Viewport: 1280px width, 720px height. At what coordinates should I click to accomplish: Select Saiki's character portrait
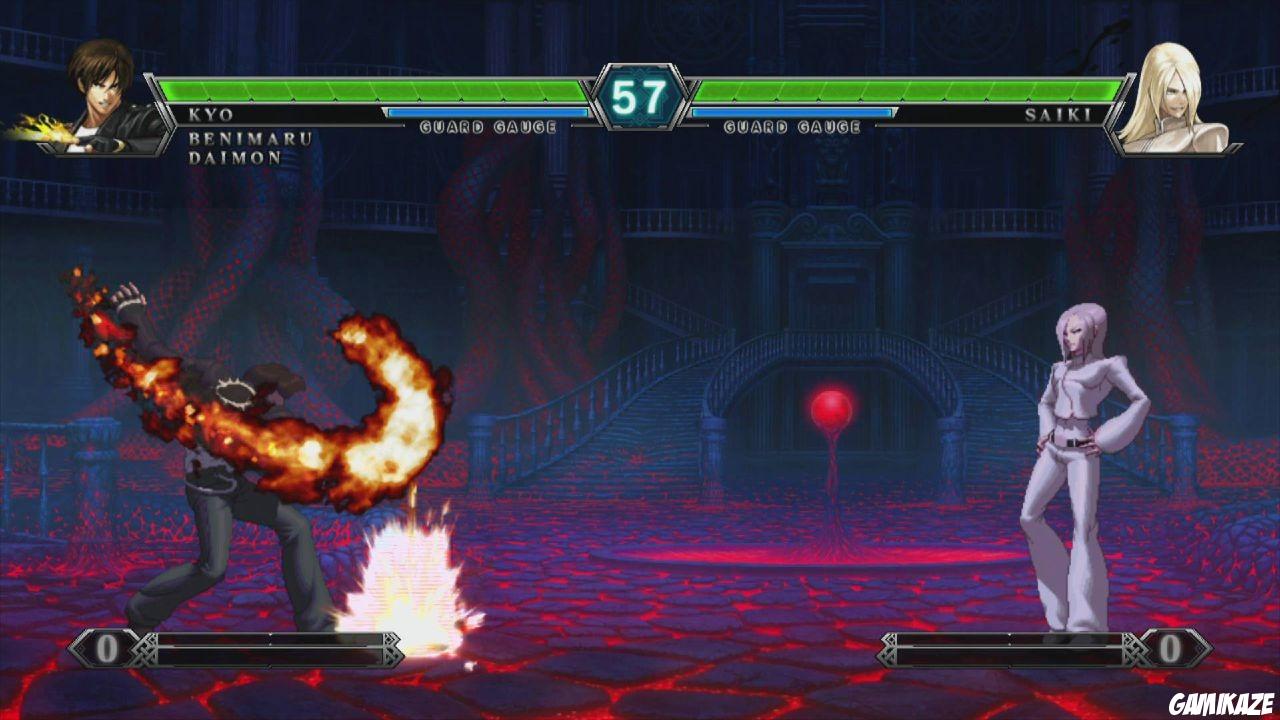(x=1180, y=95)
